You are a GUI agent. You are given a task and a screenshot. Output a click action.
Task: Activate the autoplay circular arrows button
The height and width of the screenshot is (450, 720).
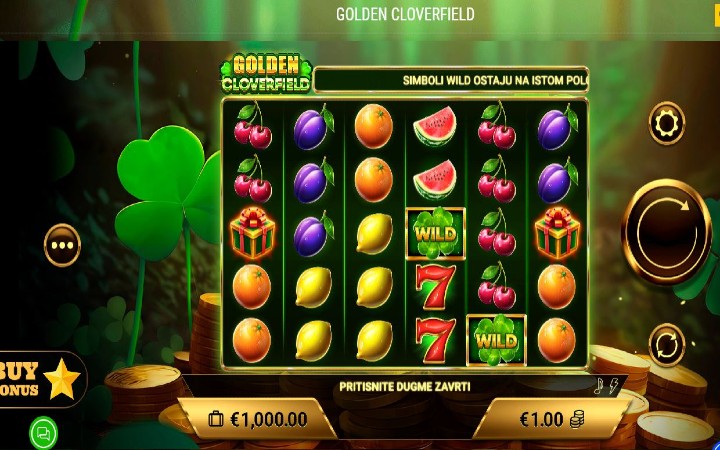666,345
